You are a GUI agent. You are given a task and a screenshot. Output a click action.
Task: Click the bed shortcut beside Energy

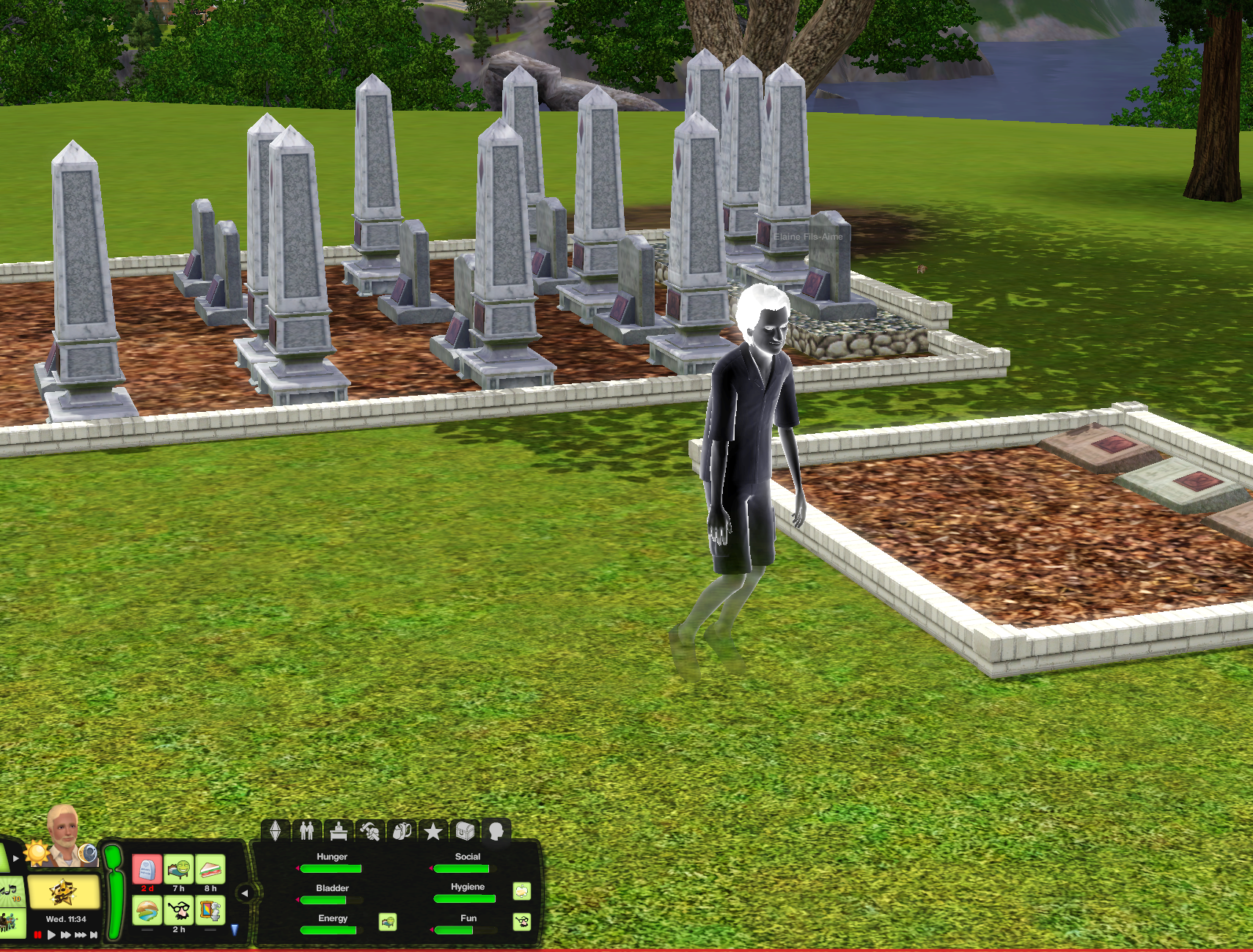pyautogui.click(x=386, y=923)
